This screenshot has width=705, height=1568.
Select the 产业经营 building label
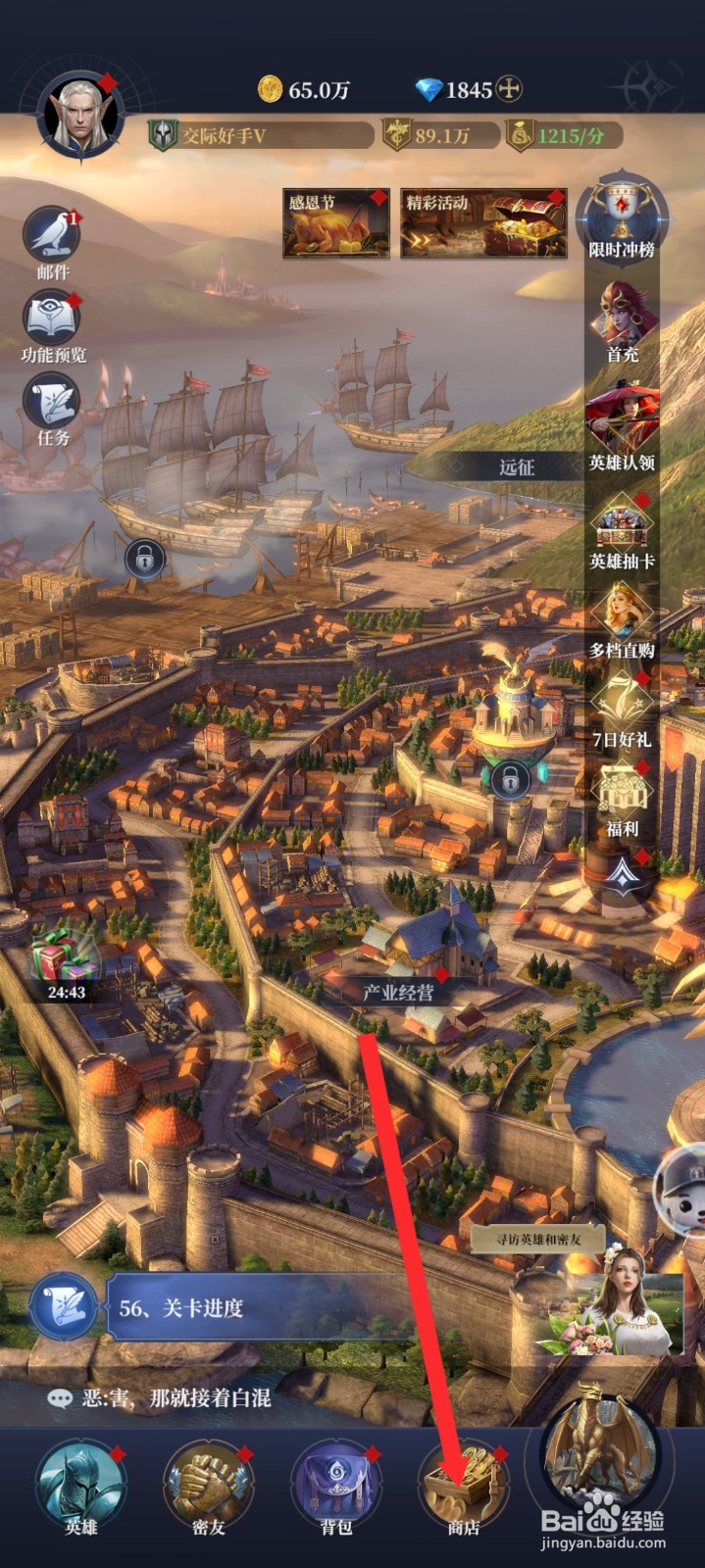[x=398, y=992]
